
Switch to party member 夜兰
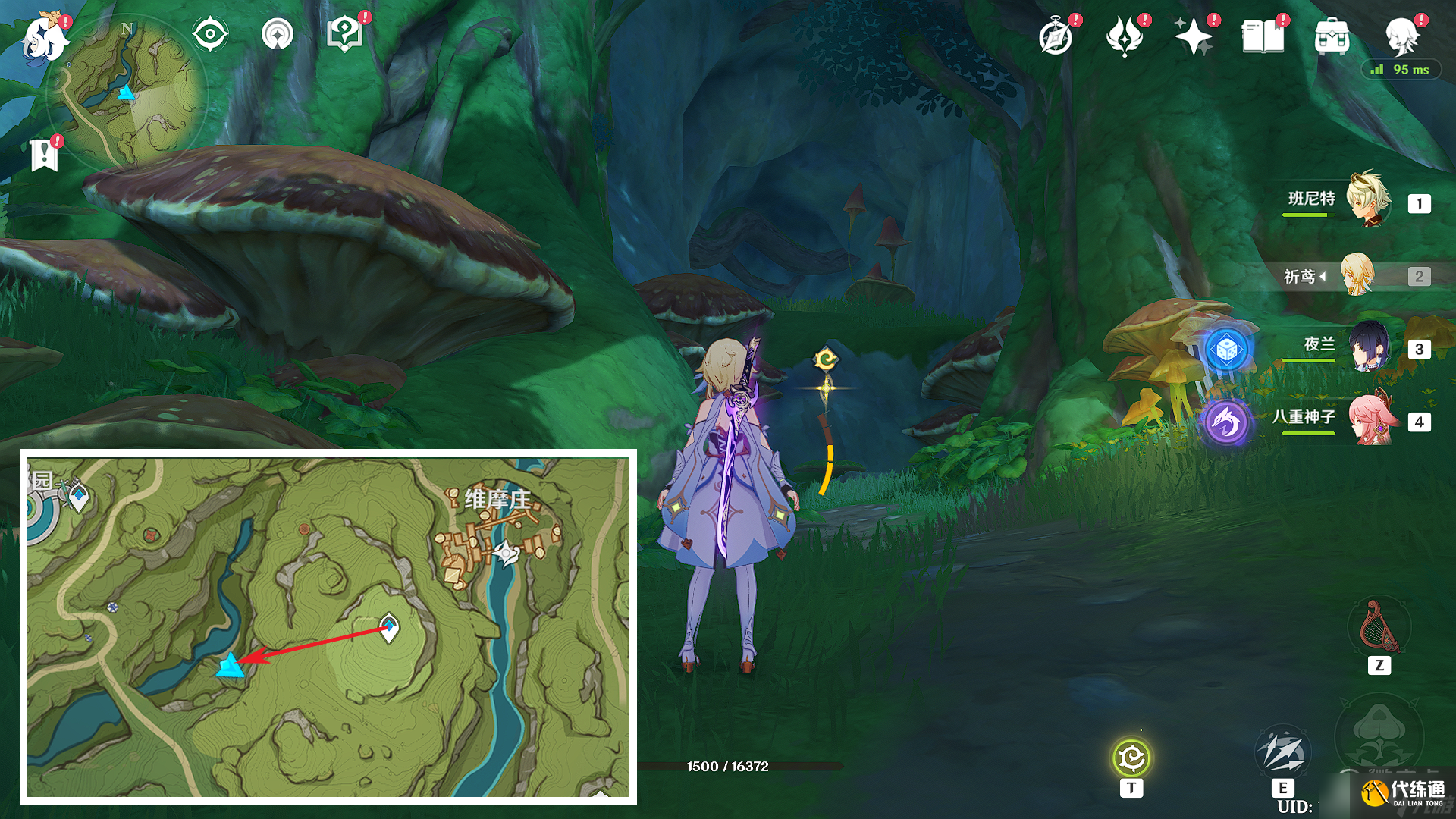pos(1368,347)
